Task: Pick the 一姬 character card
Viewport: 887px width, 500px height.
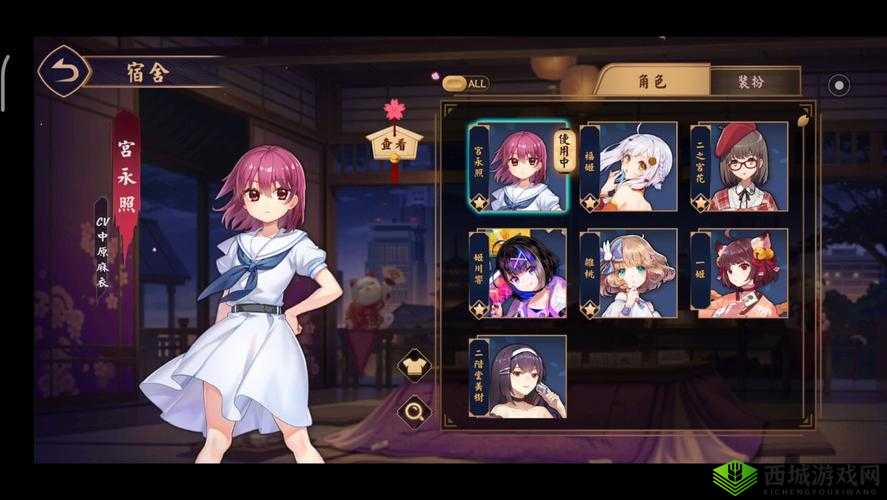Action: (x=738, y=273)
